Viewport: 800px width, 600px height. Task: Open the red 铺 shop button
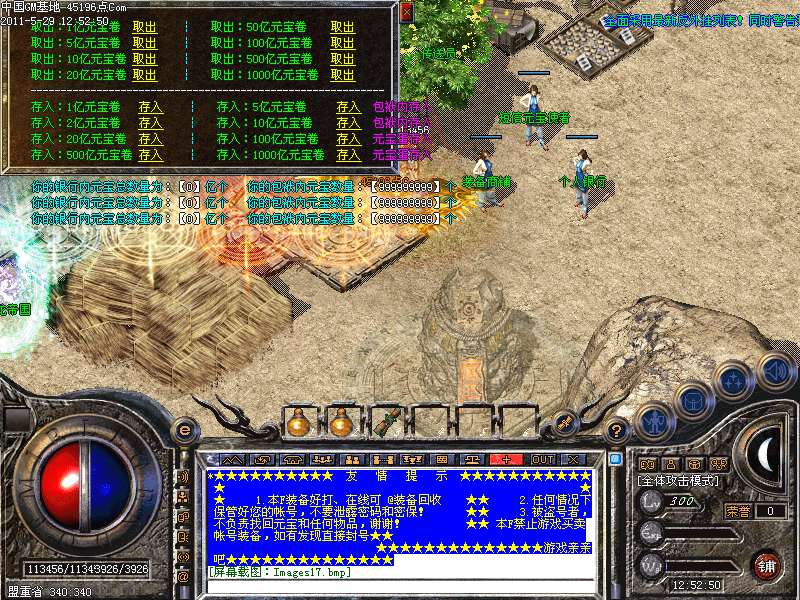pyautogui.click(x=766, y=564)
